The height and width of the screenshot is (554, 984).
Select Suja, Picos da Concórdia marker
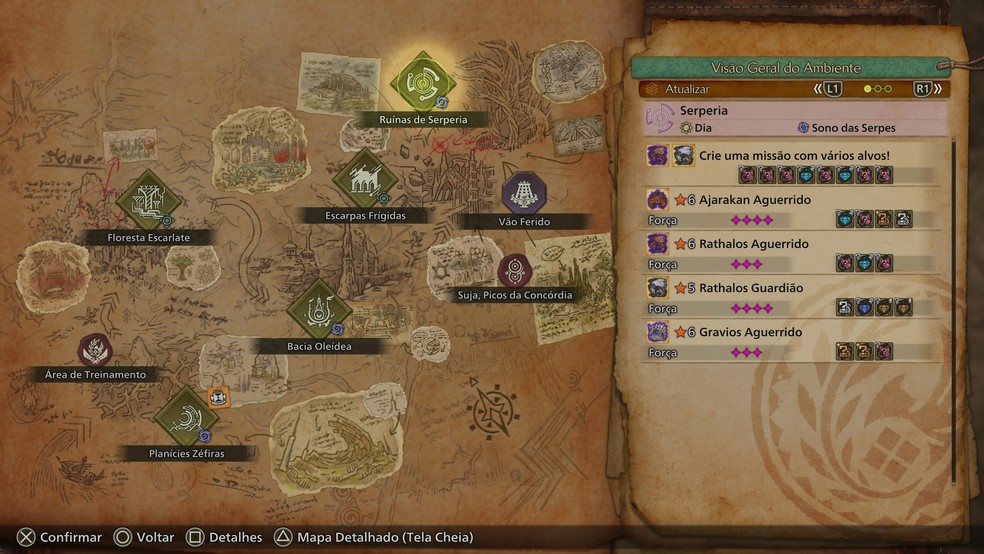[515, 271]
